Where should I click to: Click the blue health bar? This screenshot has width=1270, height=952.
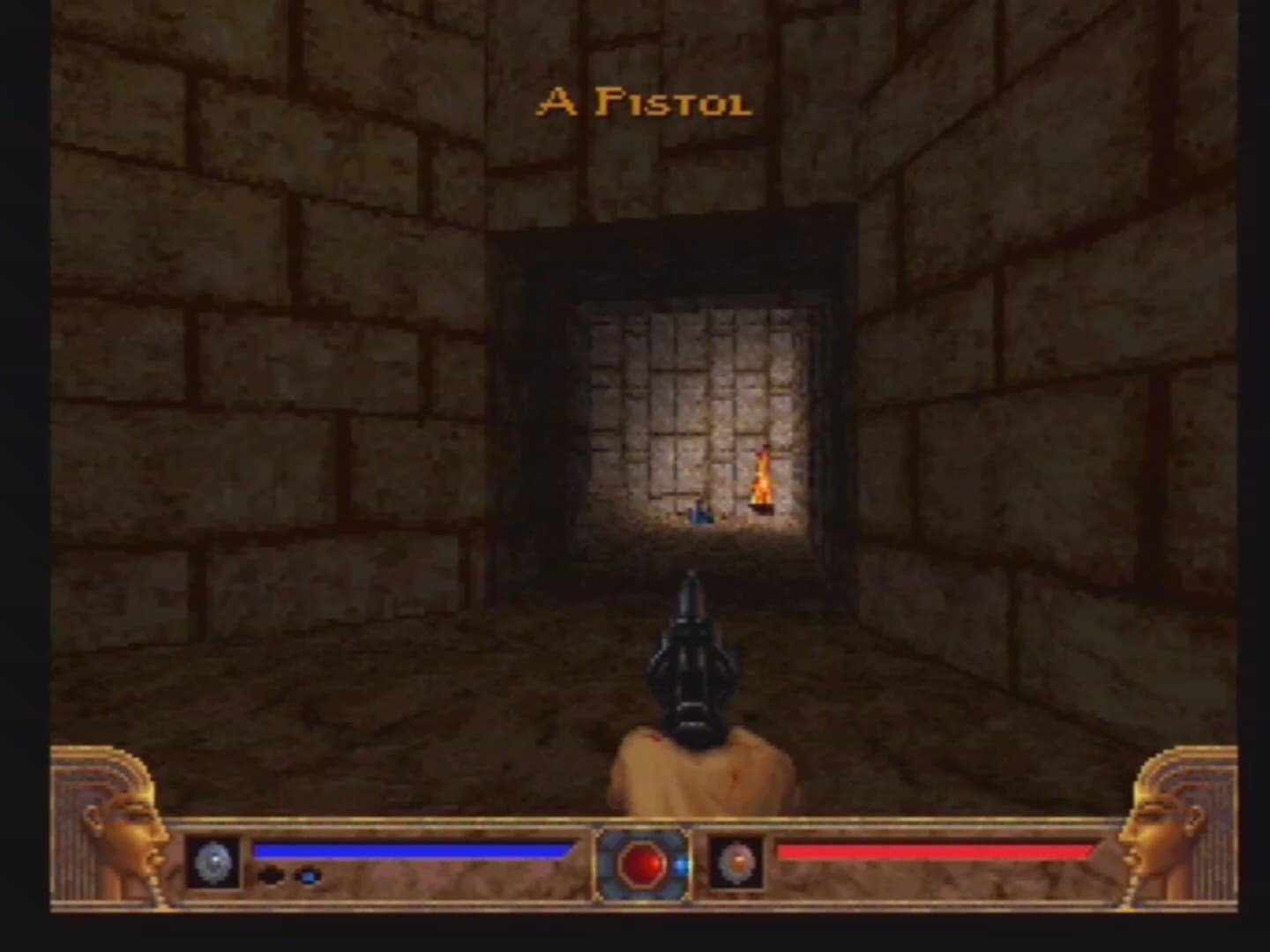[x=415, y=851]
